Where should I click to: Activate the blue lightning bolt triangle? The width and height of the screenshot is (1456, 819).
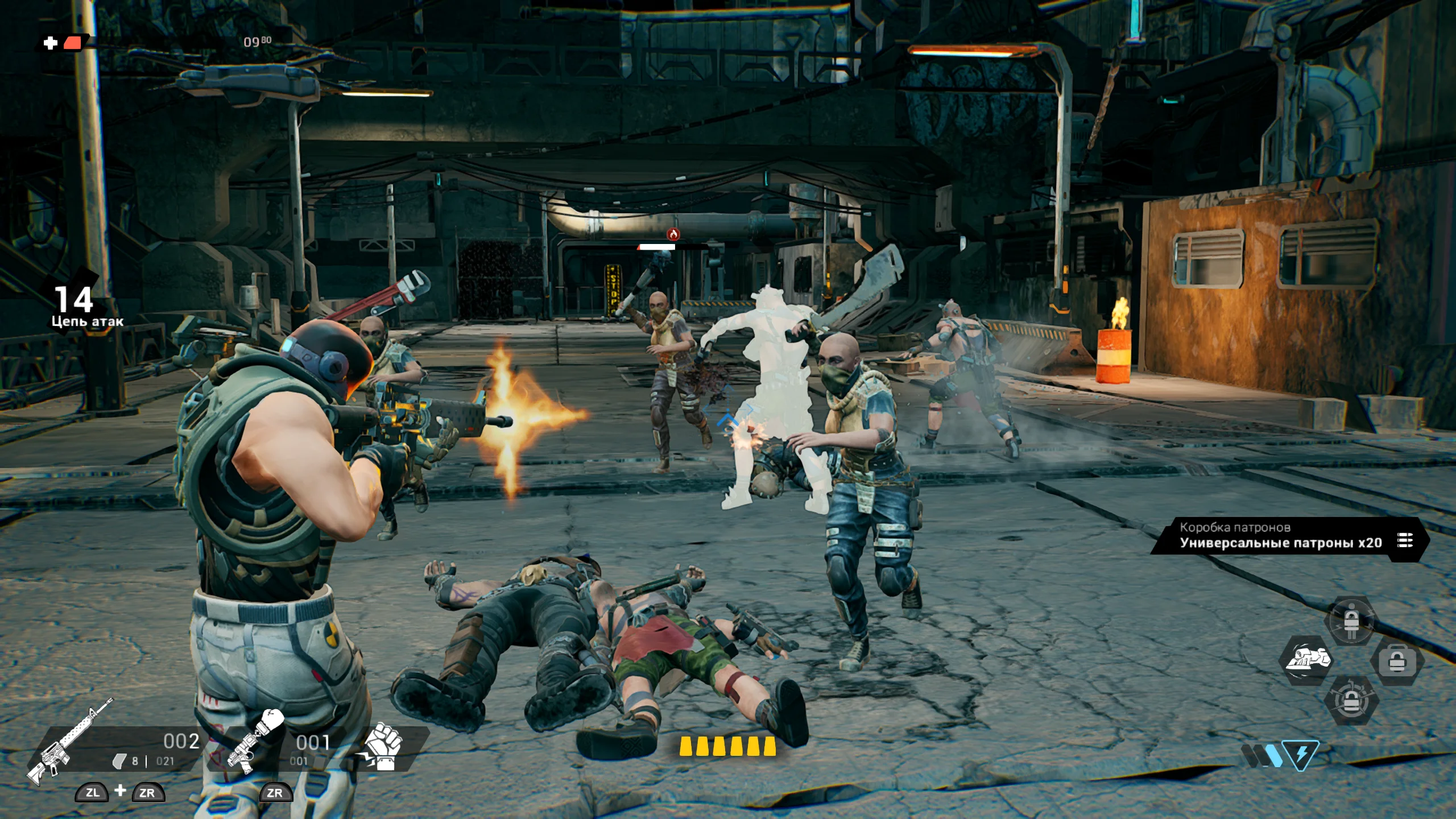[1301, 755]
